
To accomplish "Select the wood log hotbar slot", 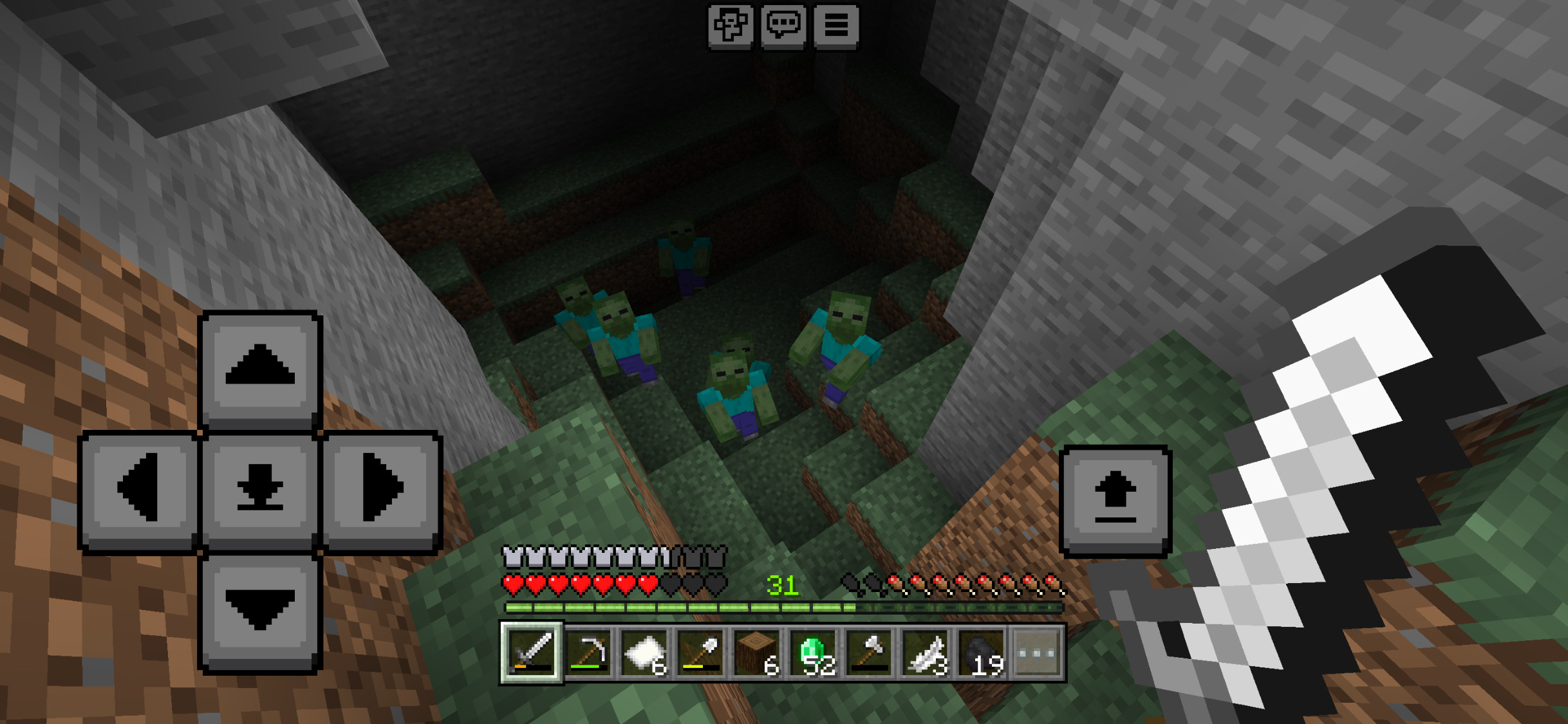I will click(x=758, y=653).
